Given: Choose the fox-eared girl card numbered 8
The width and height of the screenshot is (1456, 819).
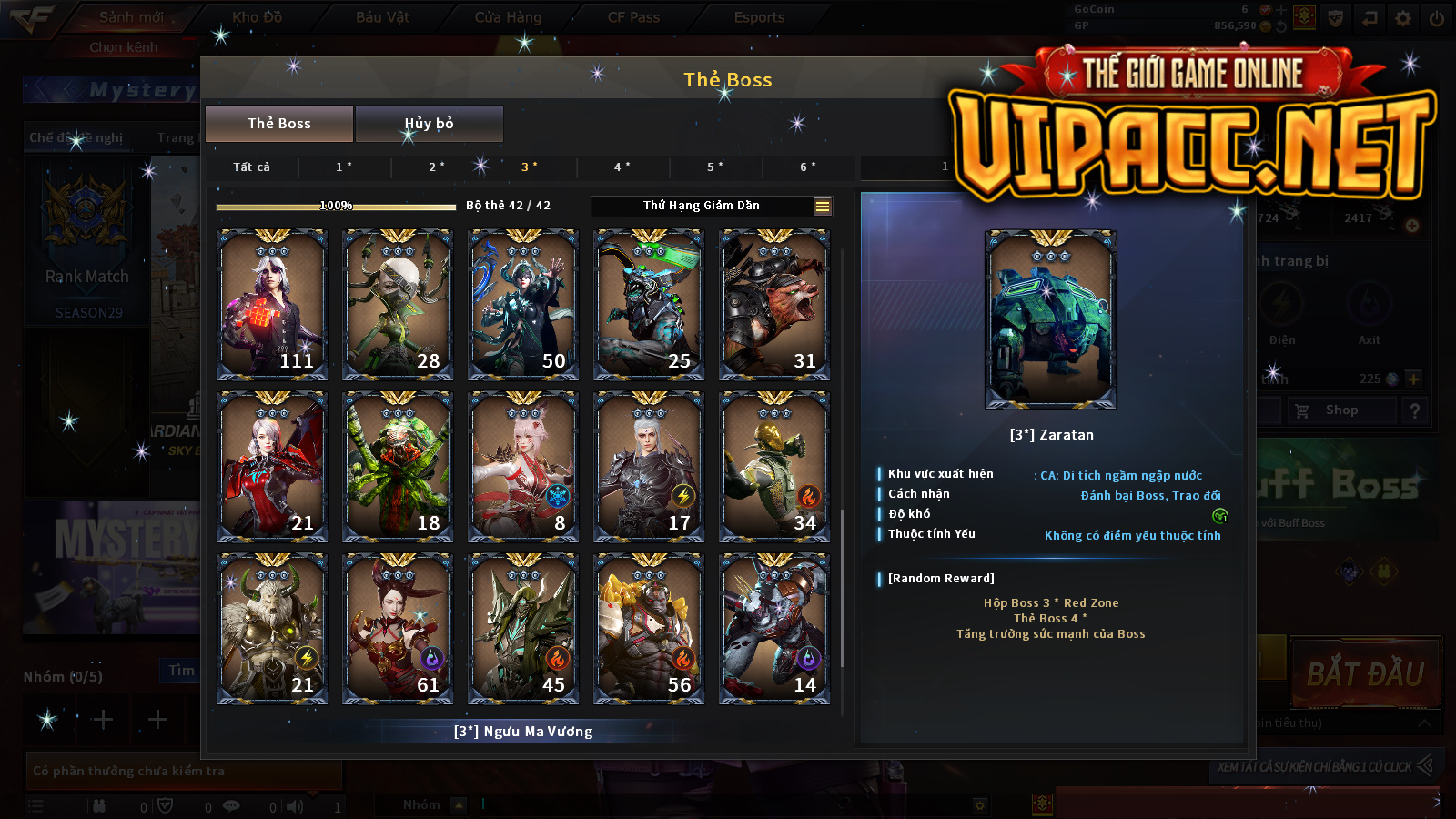Looking at the screenshot, I should pos(523,466).
